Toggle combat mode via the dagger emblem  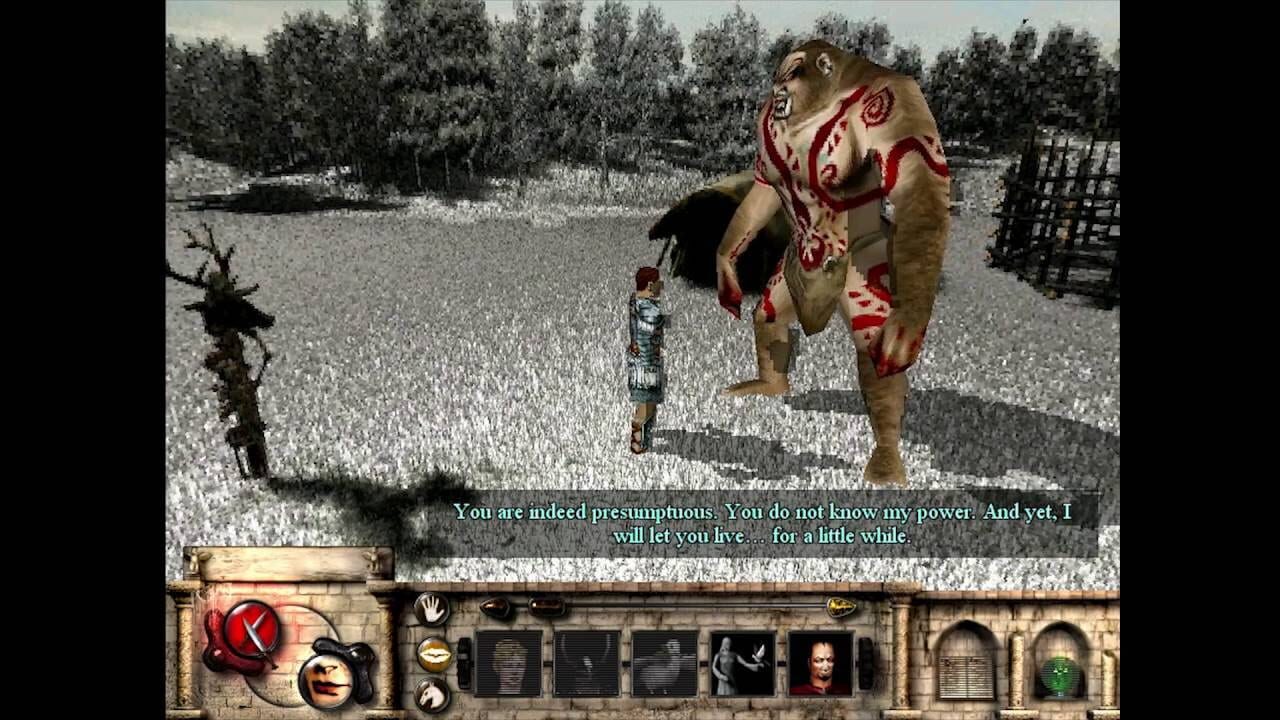(x=250, y=628)
